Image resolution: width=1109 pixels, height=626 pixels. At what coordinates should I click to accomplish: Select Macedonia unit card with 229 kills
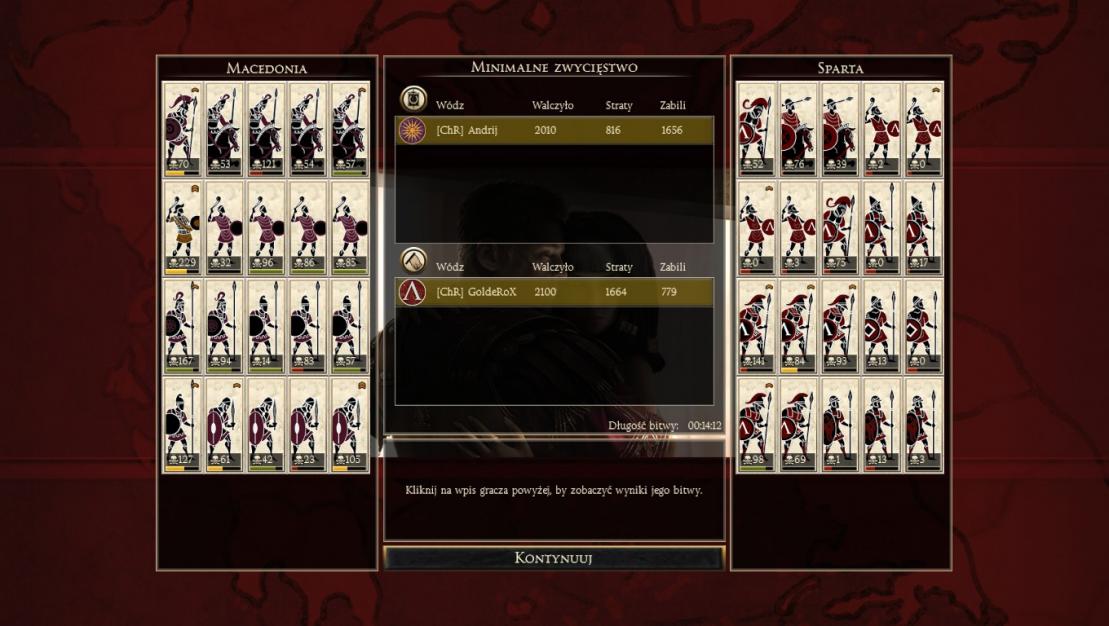(x=183, y=227)
